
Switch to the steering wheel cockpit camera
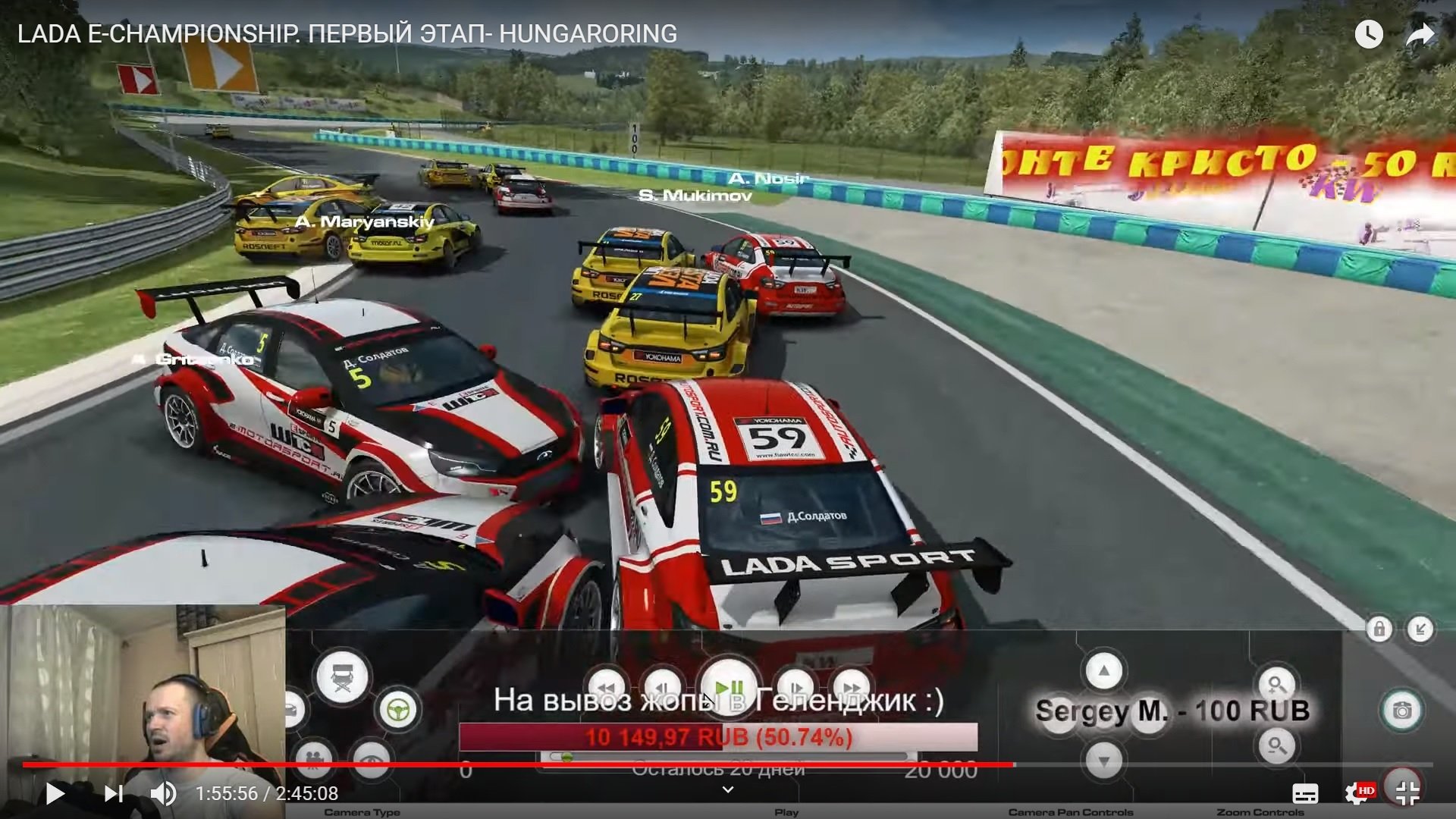[x=398, y=710]
